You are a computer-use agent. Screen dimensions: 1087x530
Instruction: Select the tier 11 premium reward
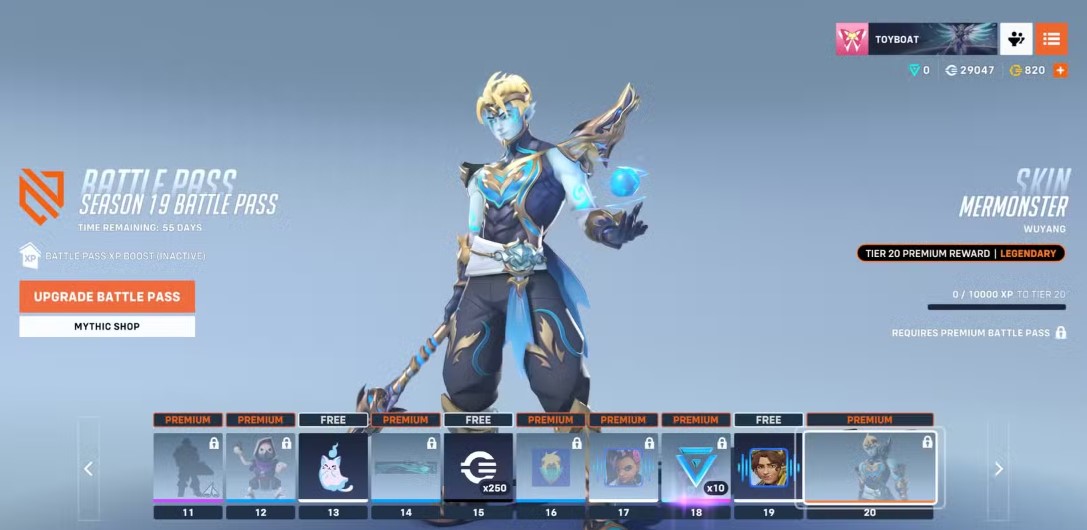tap(188, 466)
